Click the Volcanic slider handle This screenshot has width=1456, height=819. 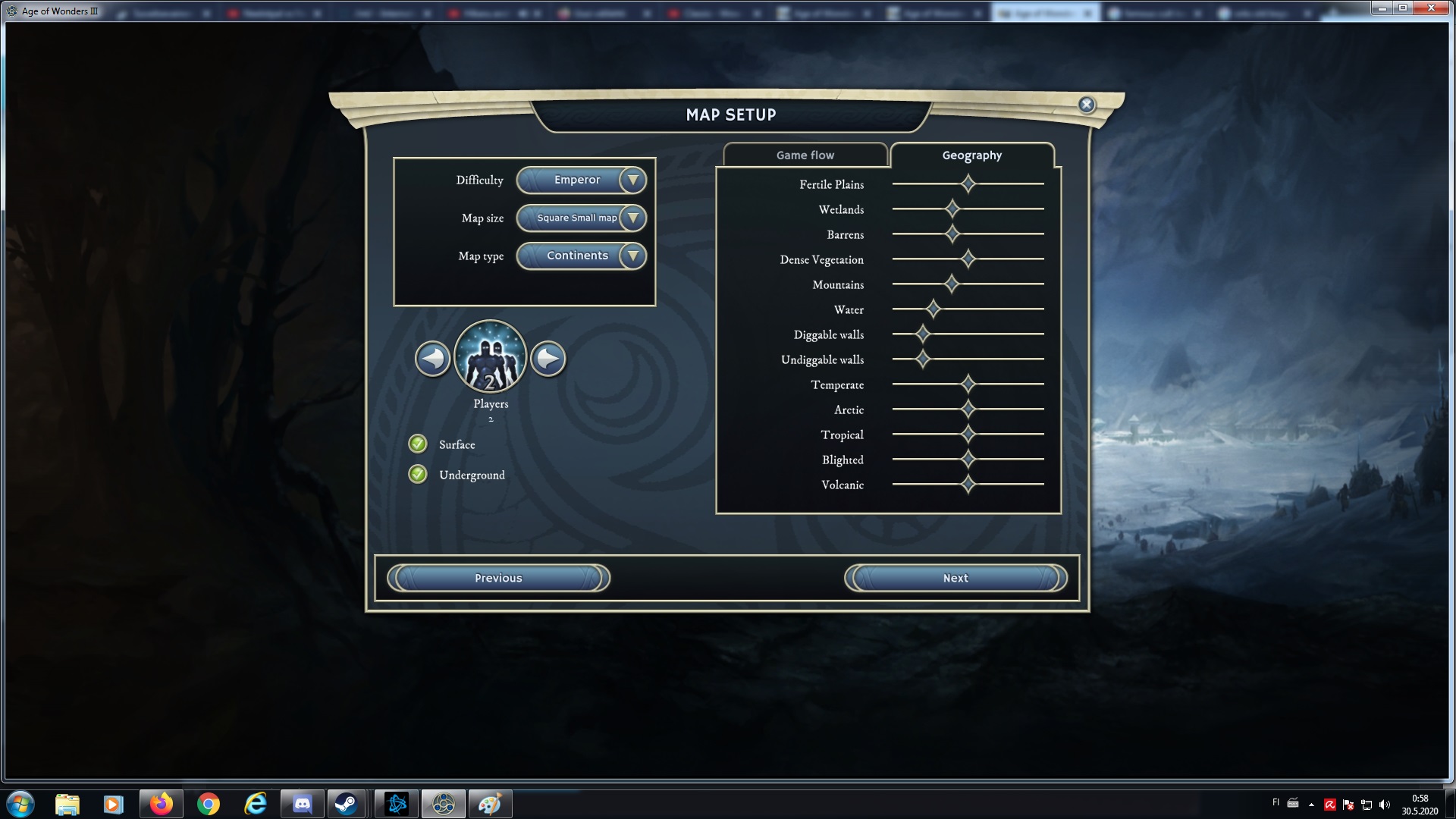coord(968,485)
